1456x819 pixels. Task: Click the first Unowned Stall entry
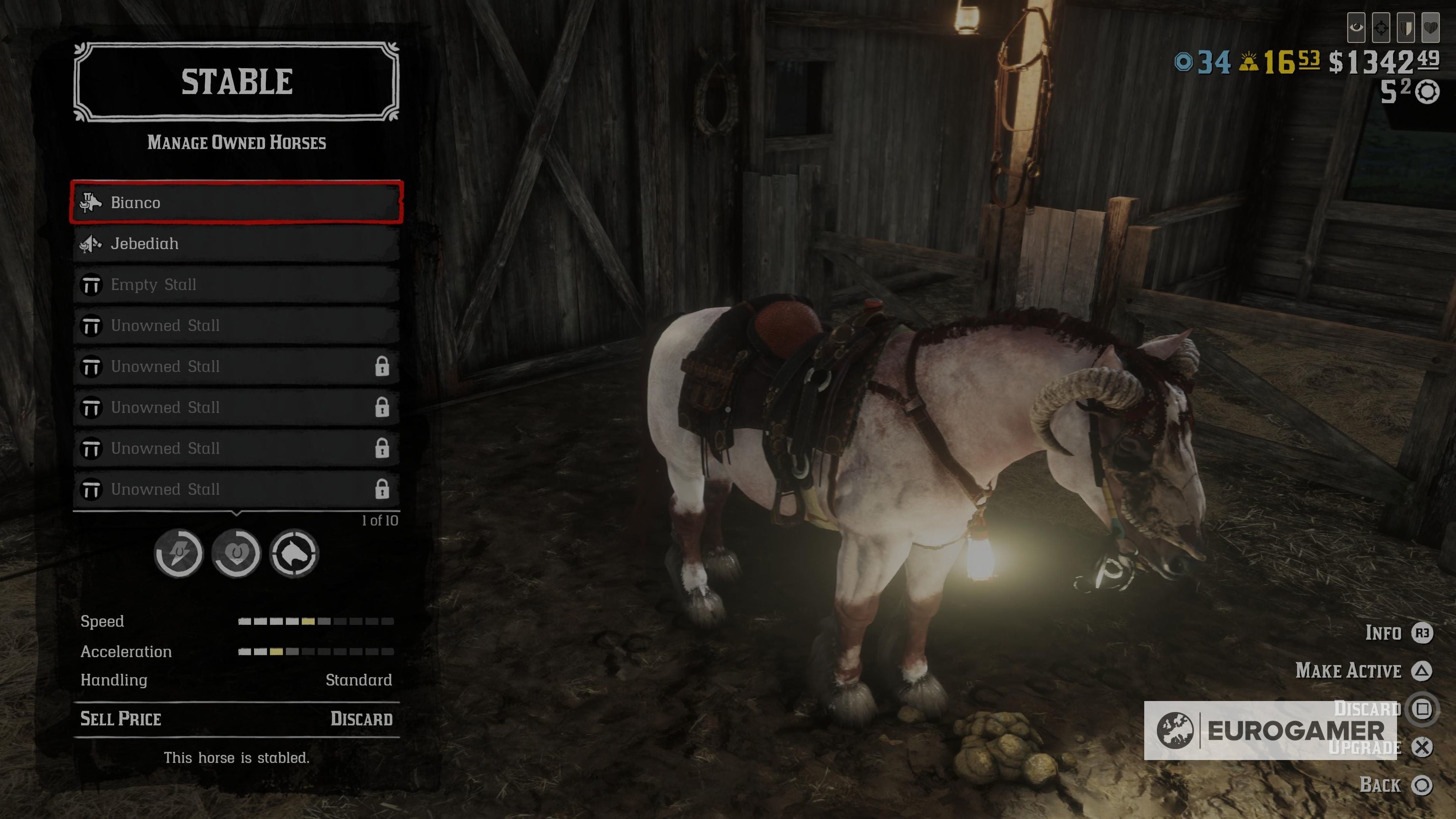pyautogui.click(x=237, y=326)
